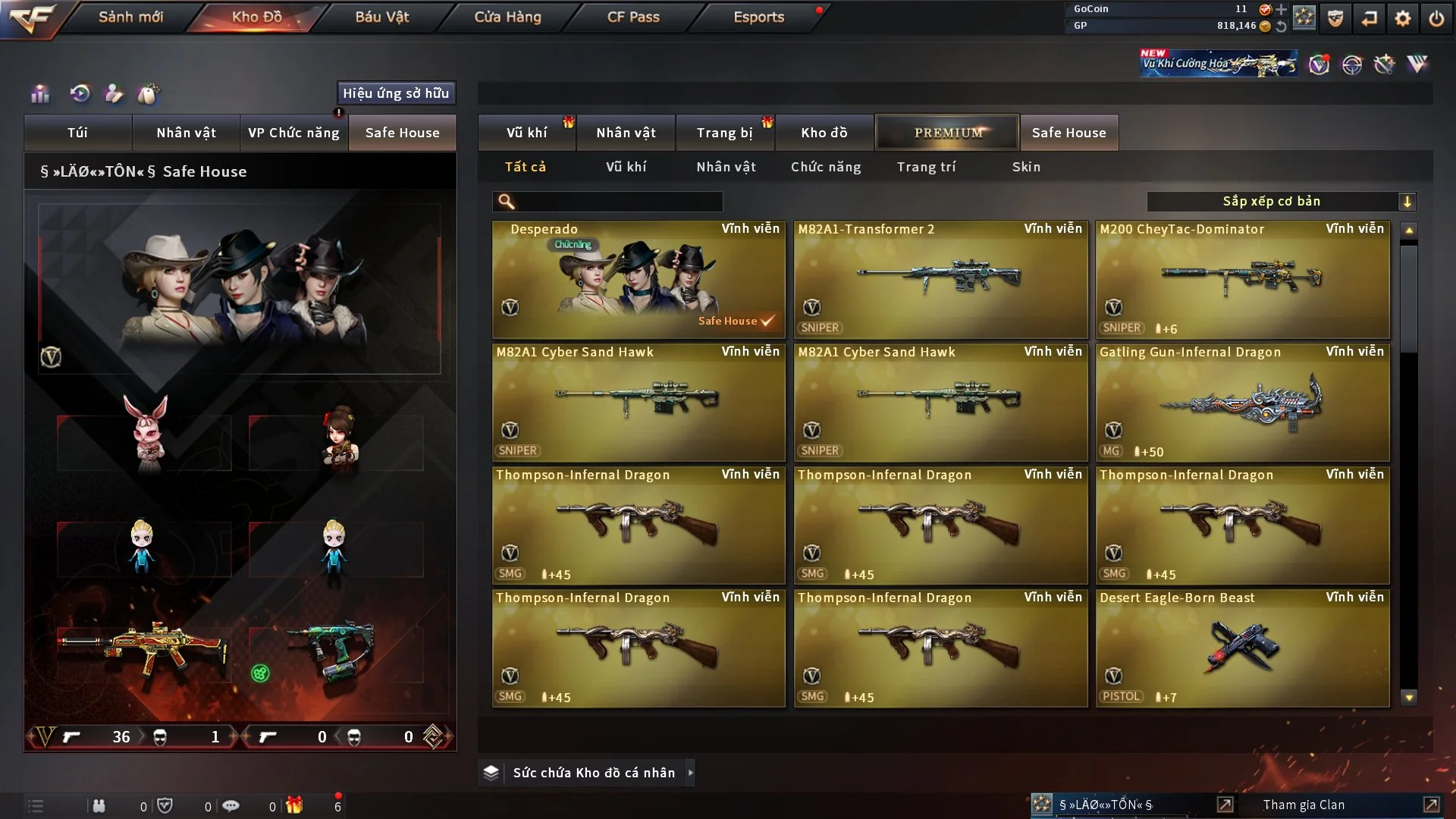
Task: Go to the Cửa Hàng shop
Action: coord(507,17)
